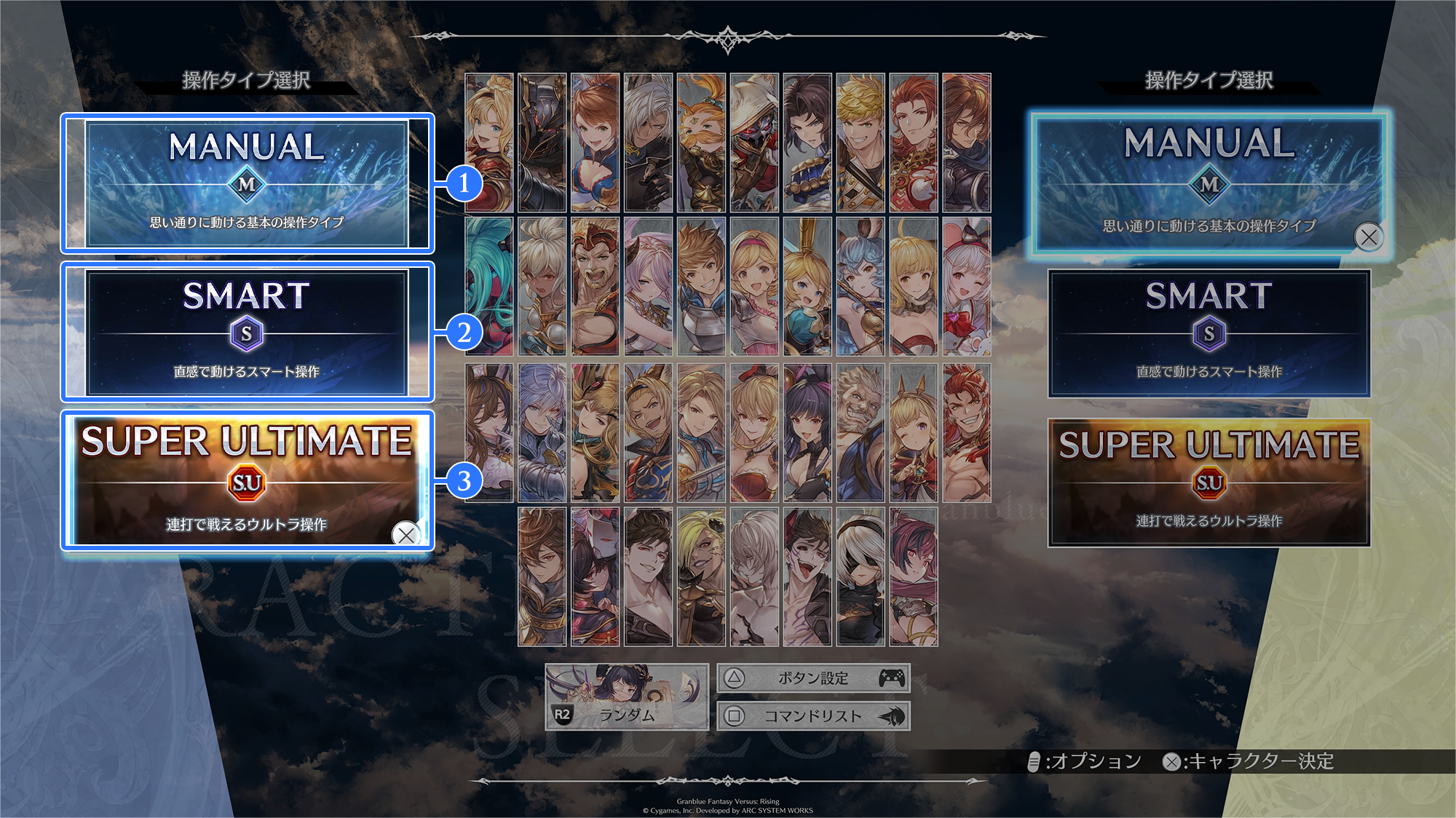This screenshot has width=1456, height=818.
Task: Choose Zeta's blonde red-armored portrait
Action: tap(489, 143)
